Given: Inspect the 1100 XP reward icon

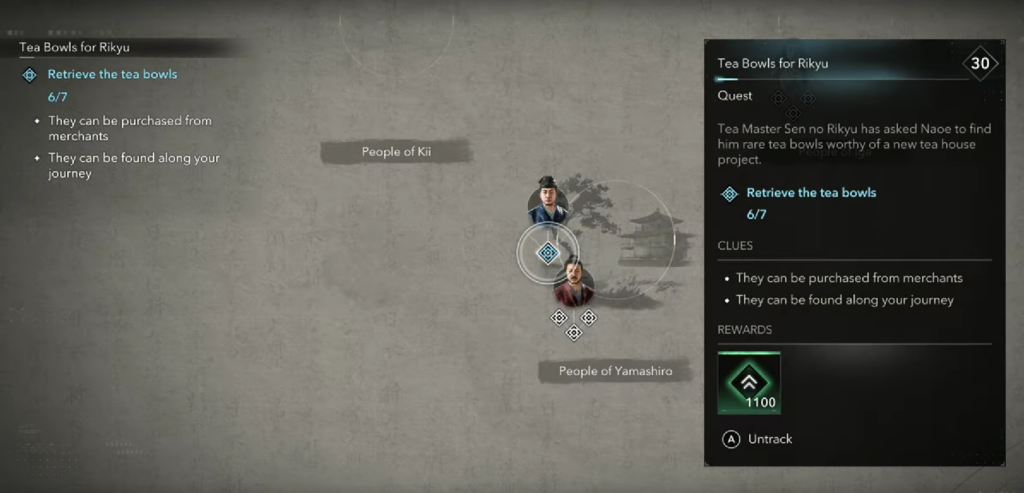Looking at the screenshot, I should point(749,383).
